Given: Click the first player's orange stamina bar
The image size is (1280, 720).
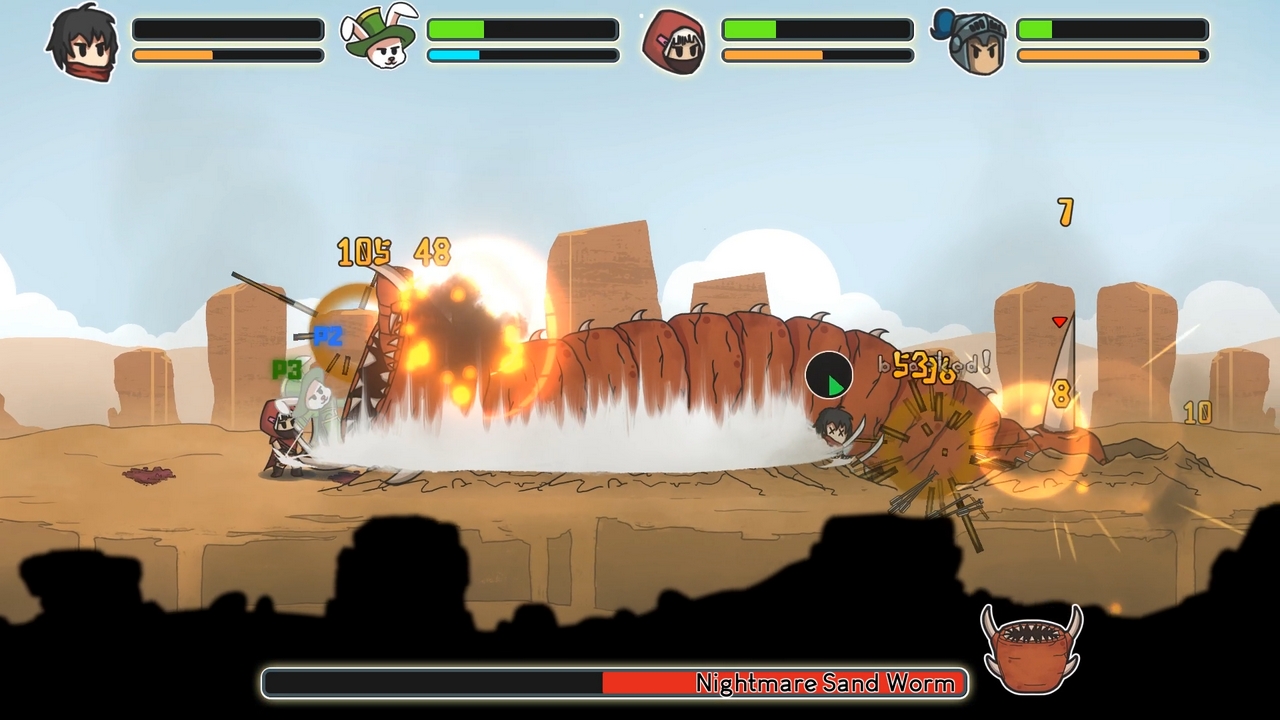Looking at the screenshot, I should [227, 55].
